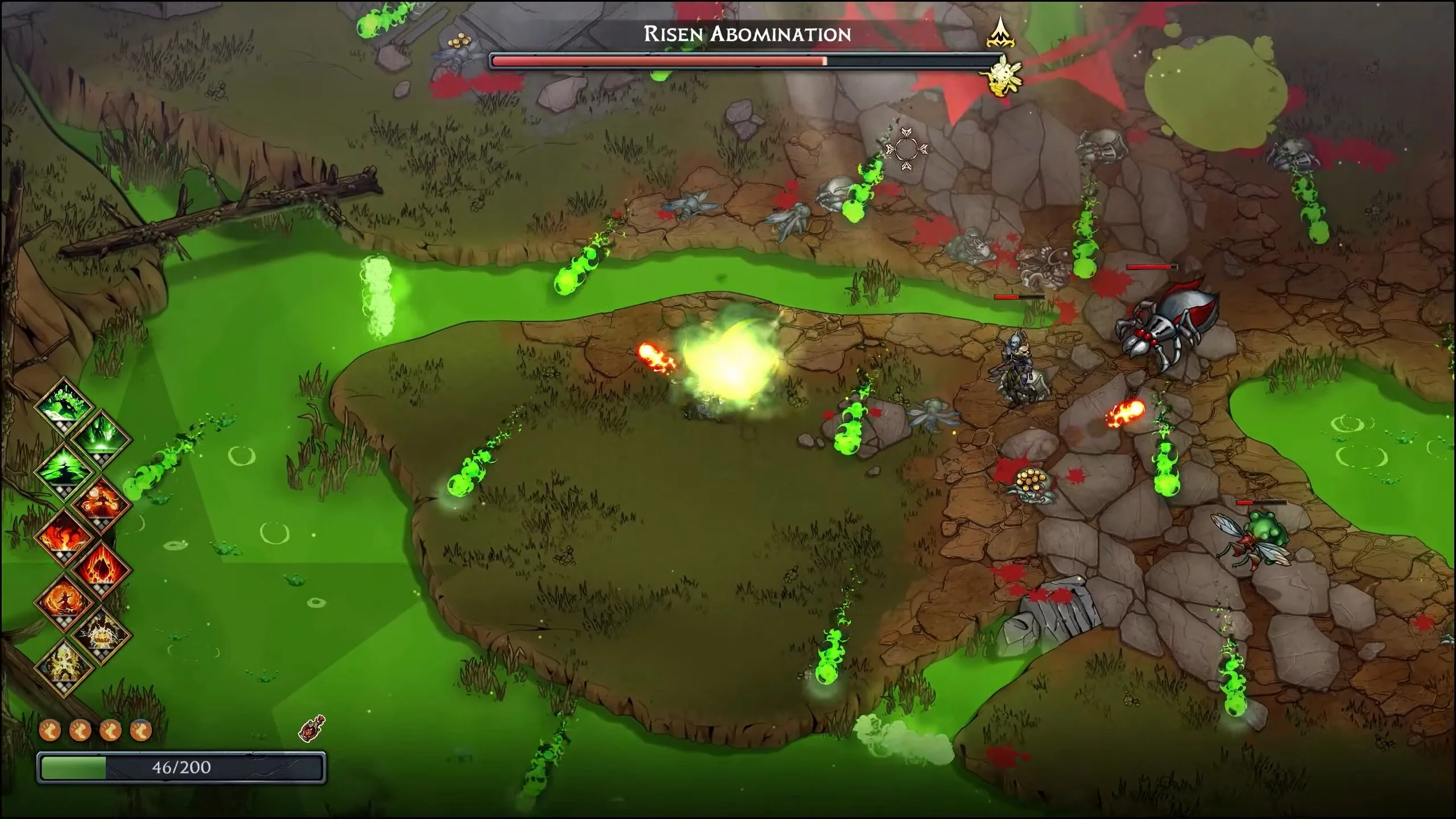1456x819 pixels.
Task: Click the erupting red crystal ability
Action: coord(102,569)
